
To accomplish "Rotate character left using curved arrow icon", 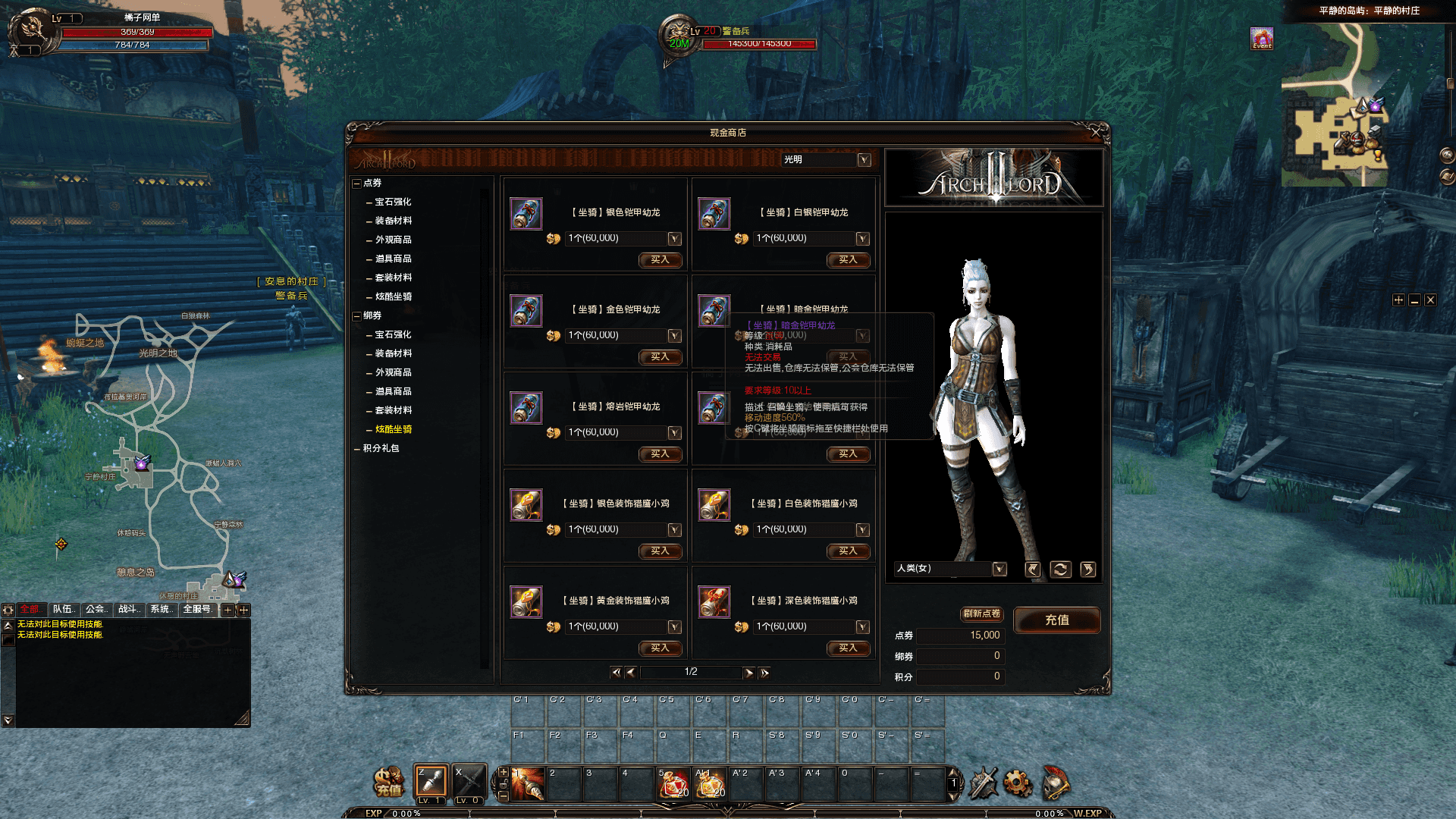I will 1032,569.
